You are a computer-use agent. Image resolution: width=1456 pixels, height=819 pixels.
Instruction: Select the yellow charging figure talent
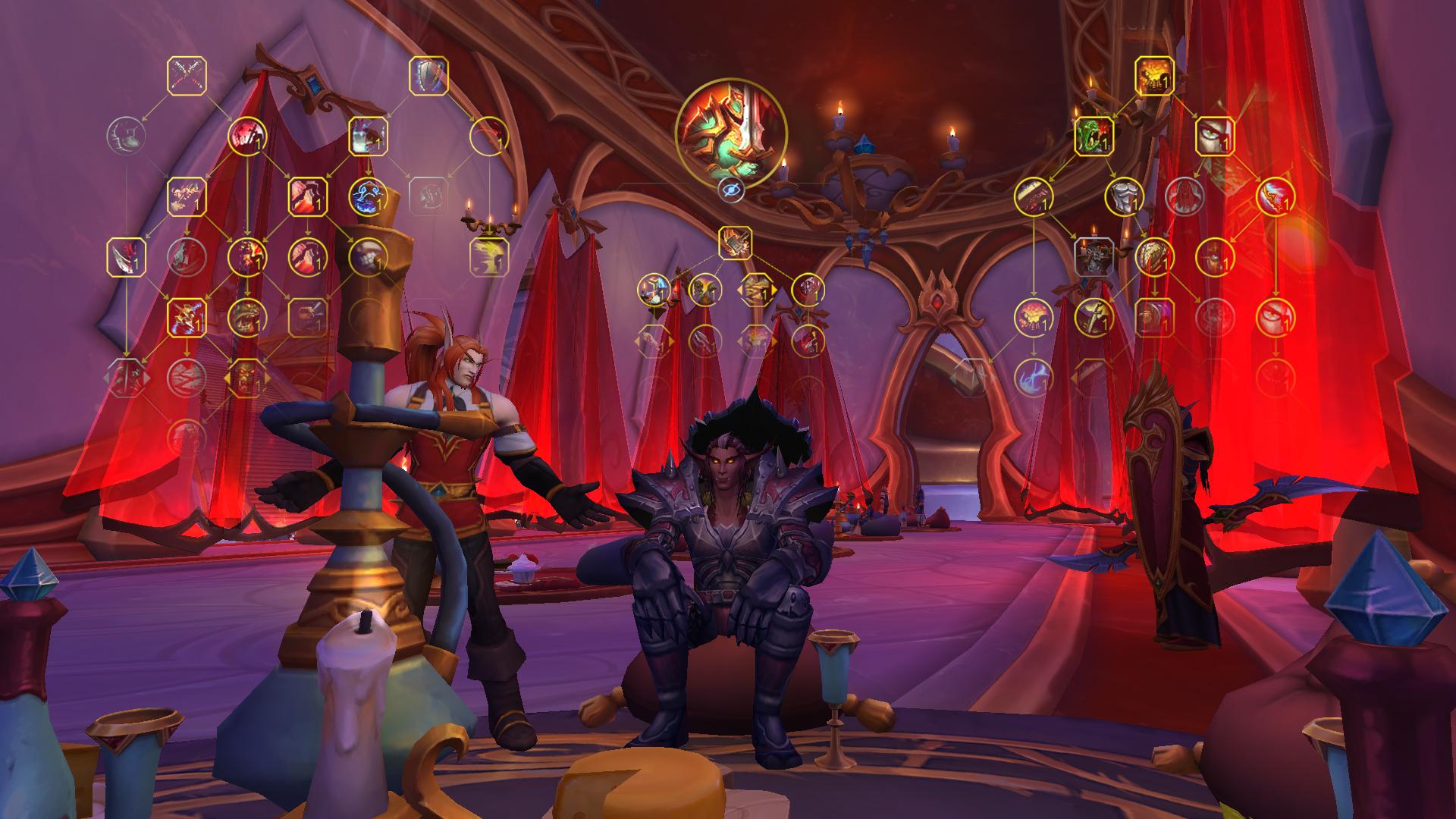[x=489, y=257]
